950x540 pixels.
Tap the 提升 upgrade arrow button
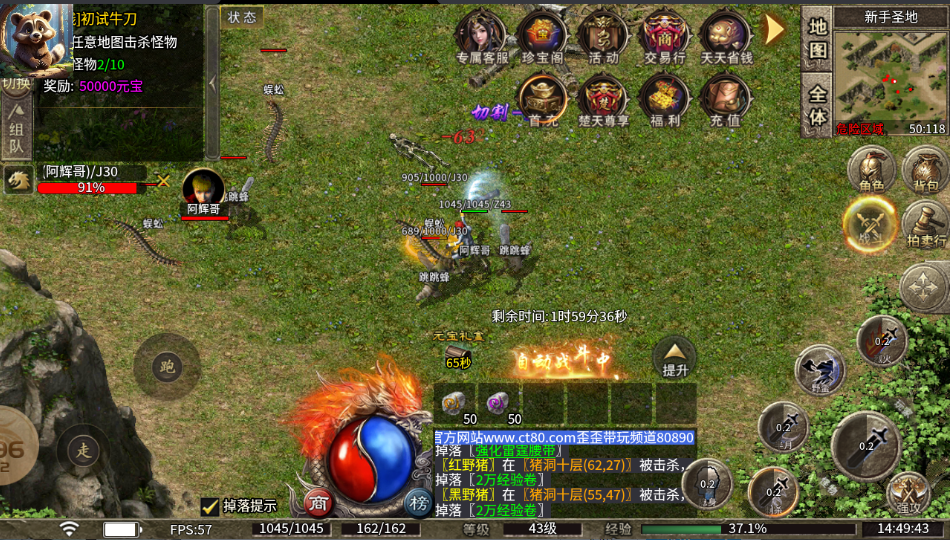[675, 356]
